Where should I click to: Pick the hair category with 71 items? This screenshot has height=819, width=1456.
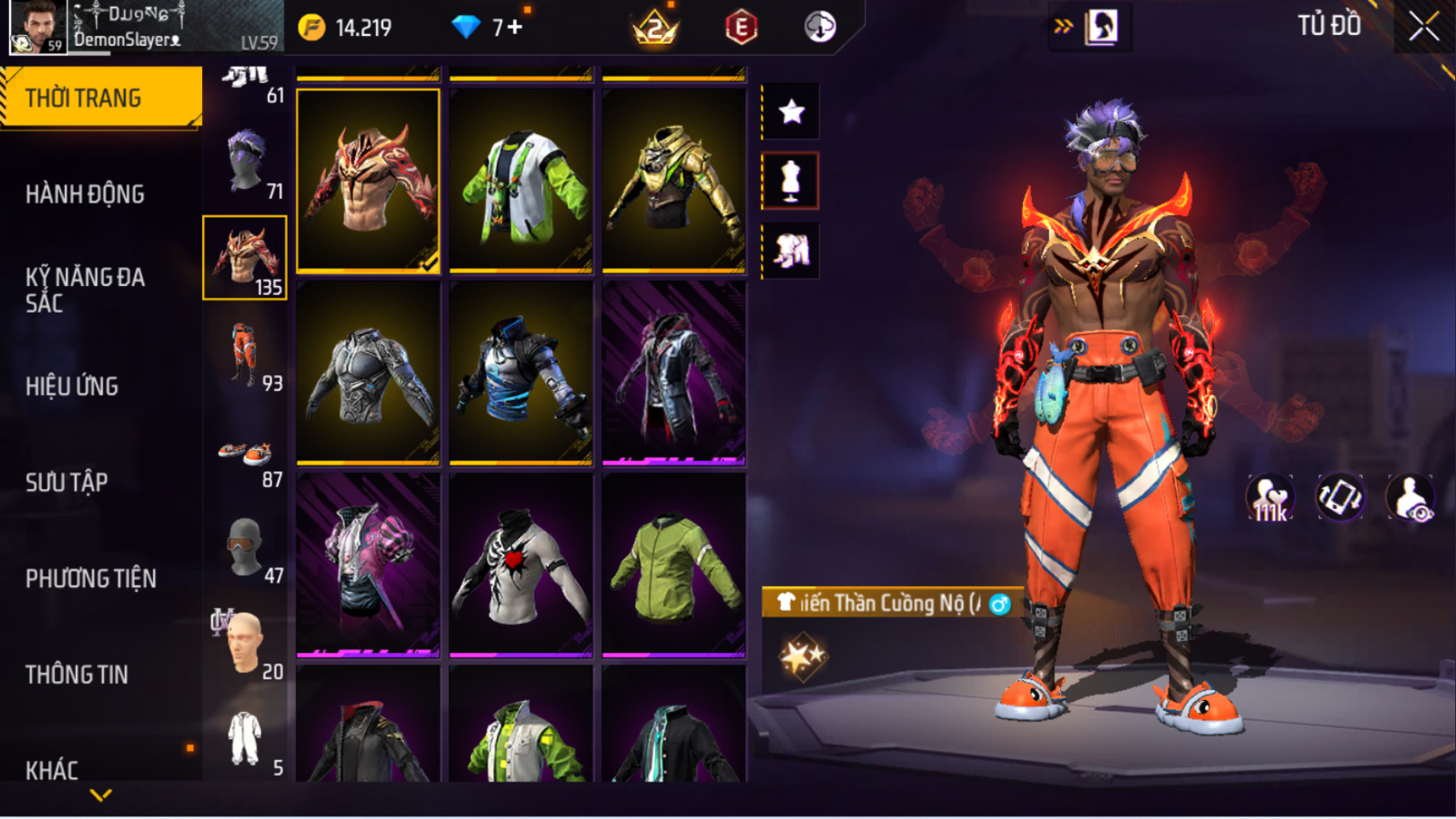coord(245,162)
